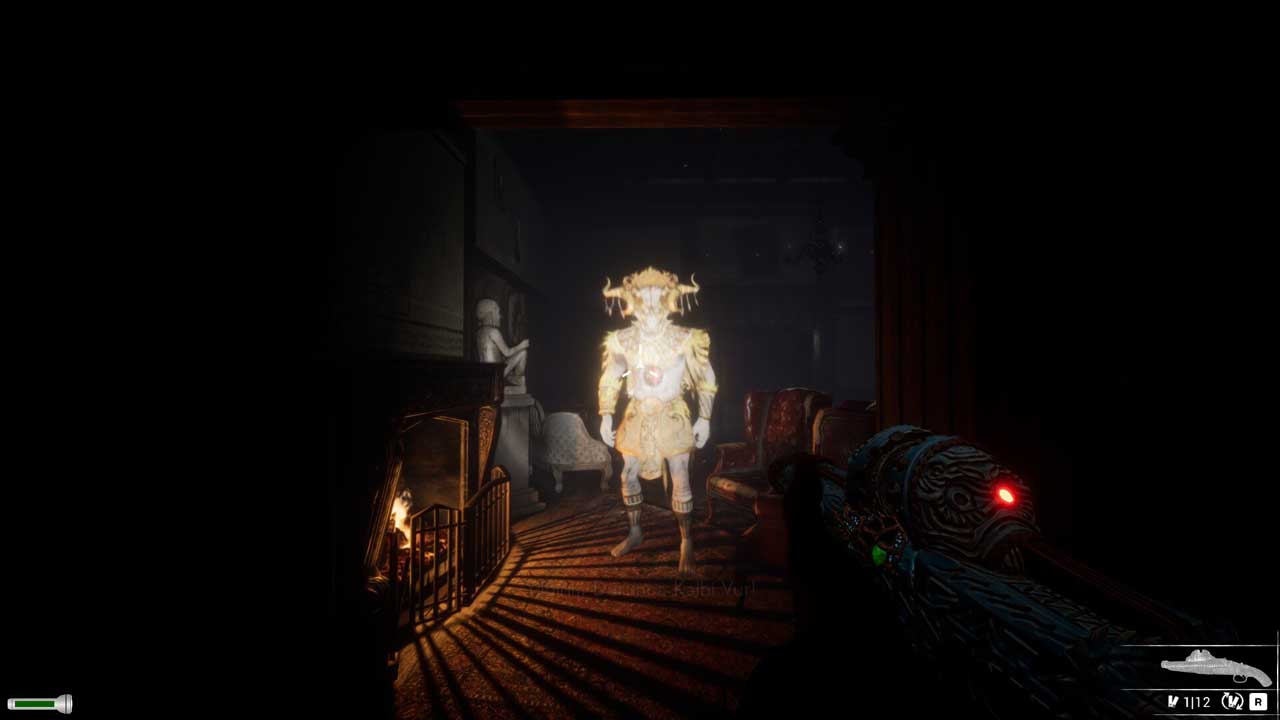
Task: Click the flashlight battery icon
Action: 39,704
